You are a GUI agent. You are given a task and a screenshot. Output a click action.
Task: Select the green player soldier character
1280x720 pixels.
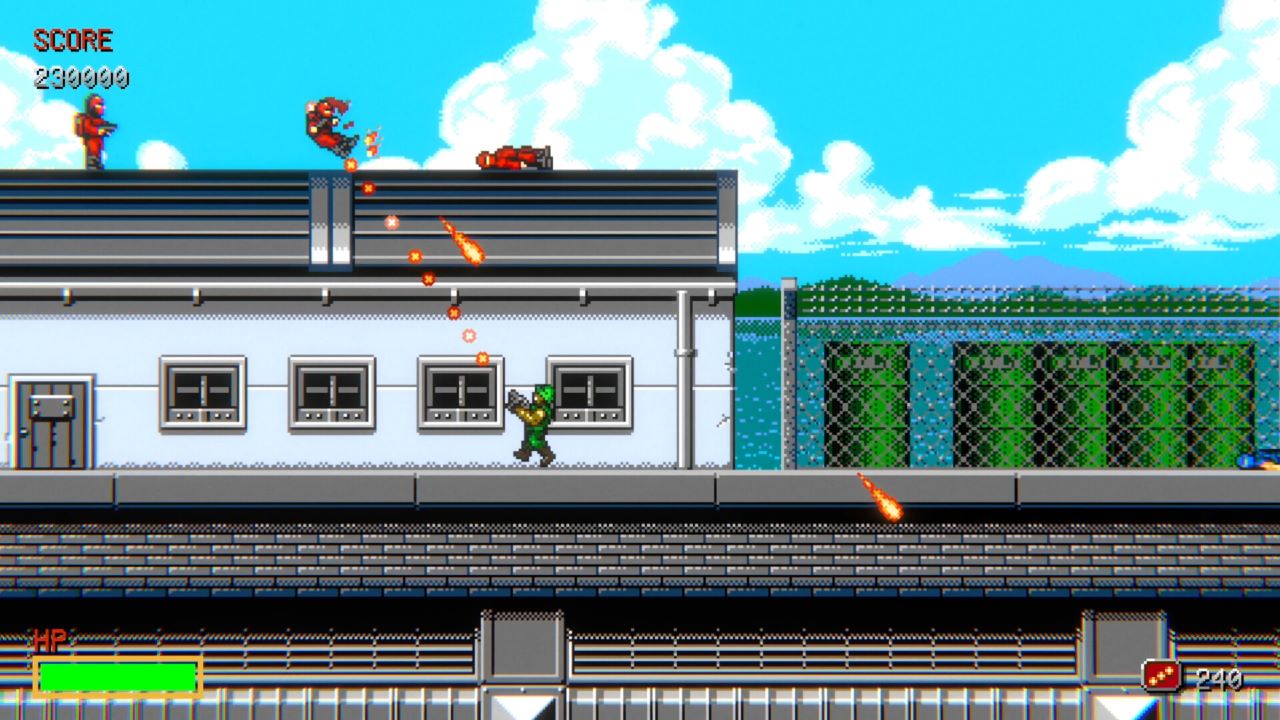tap(535, 420)
